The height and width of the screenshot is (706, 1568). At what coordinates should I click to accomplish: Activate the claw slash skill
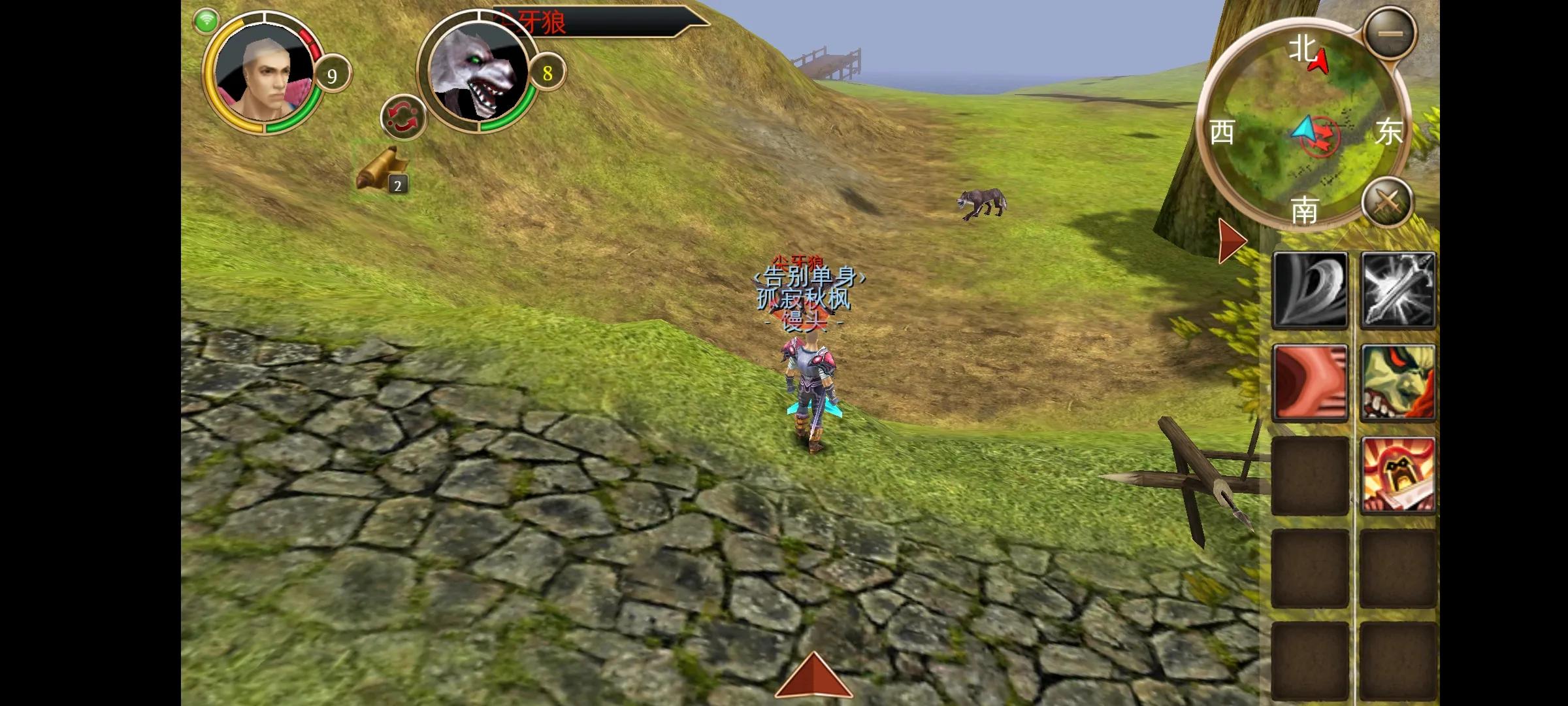[x=1310, y=290]
